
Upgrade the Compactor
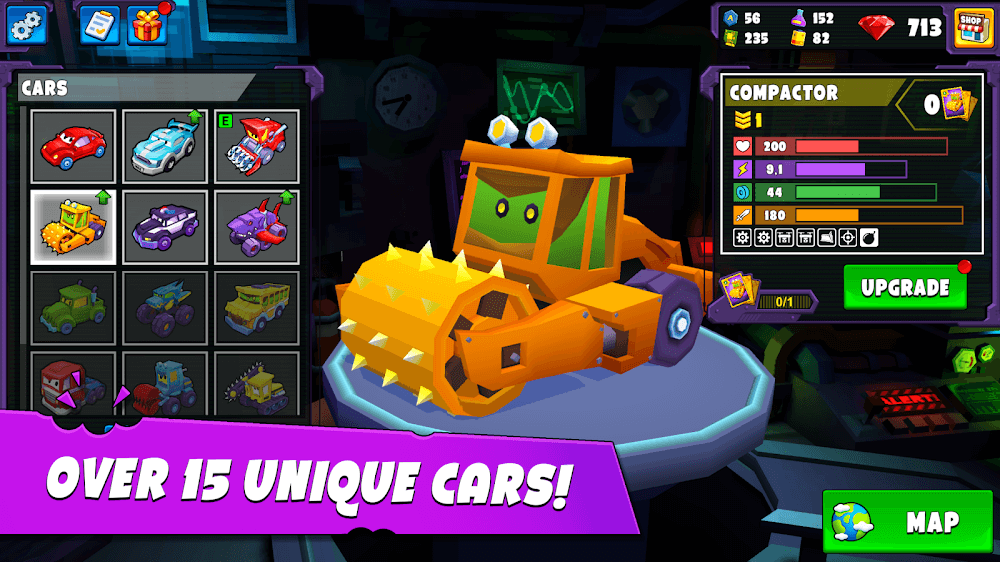pos(905,287)
